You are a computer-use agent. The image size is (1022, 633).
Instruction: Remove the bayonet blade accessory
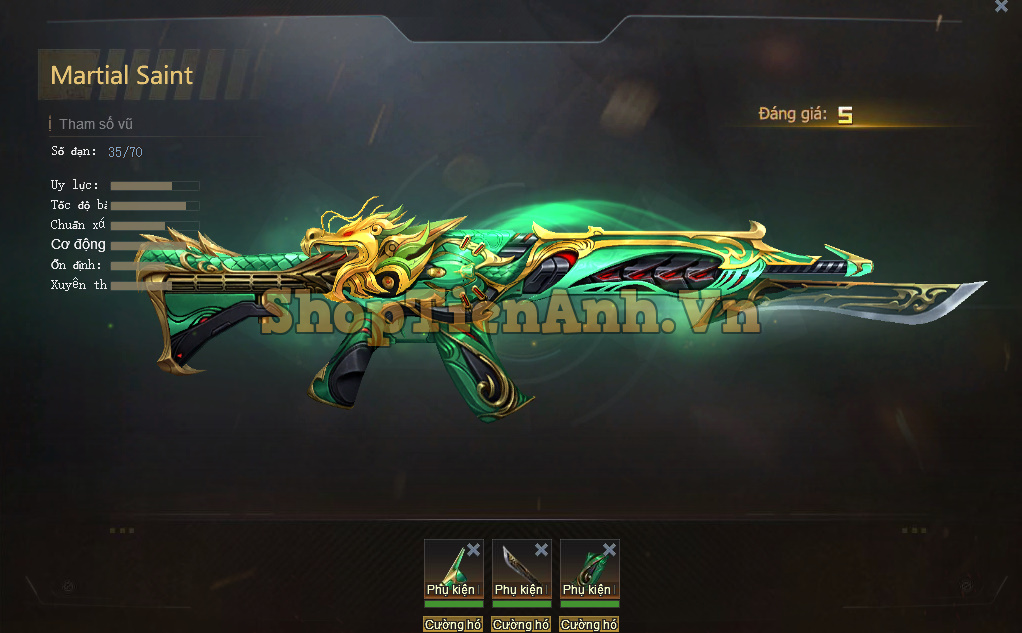tap(541, 550)
